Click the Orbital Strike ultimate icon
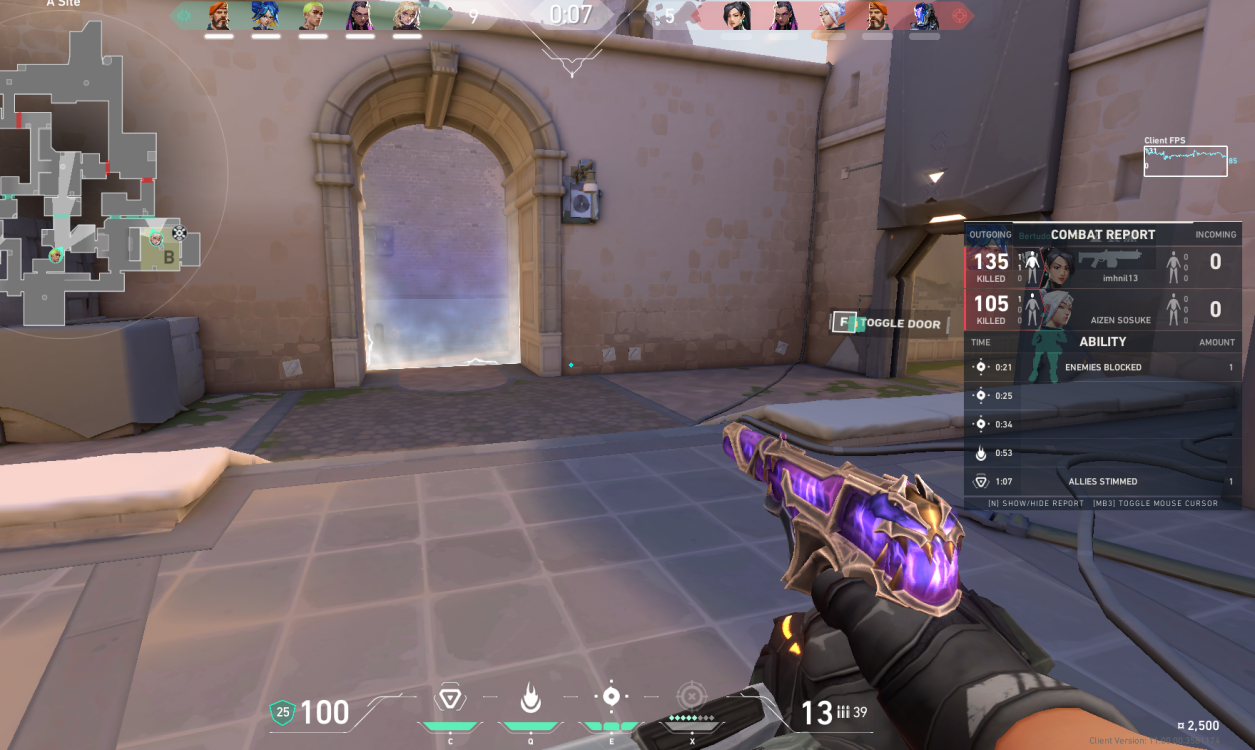Viewport: 1255px width, 750px height. point(690,697)
